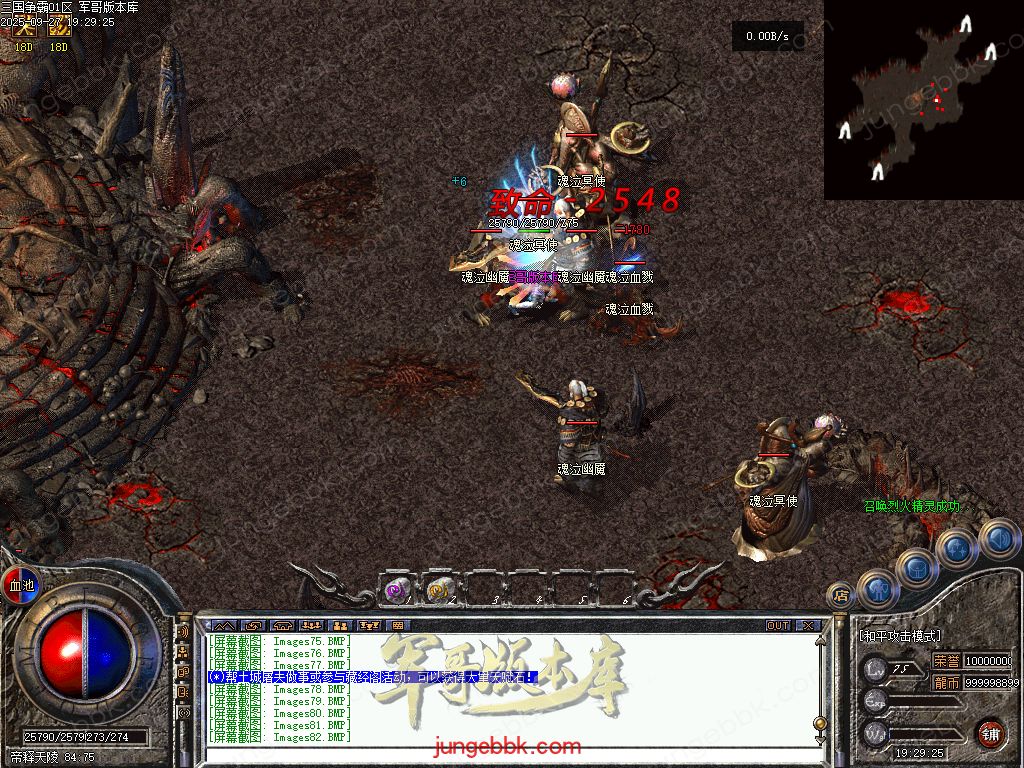Viewport: 1024px width, 768px height.
Task: Select the highlighted blue system message line
Action: point(372,677)
